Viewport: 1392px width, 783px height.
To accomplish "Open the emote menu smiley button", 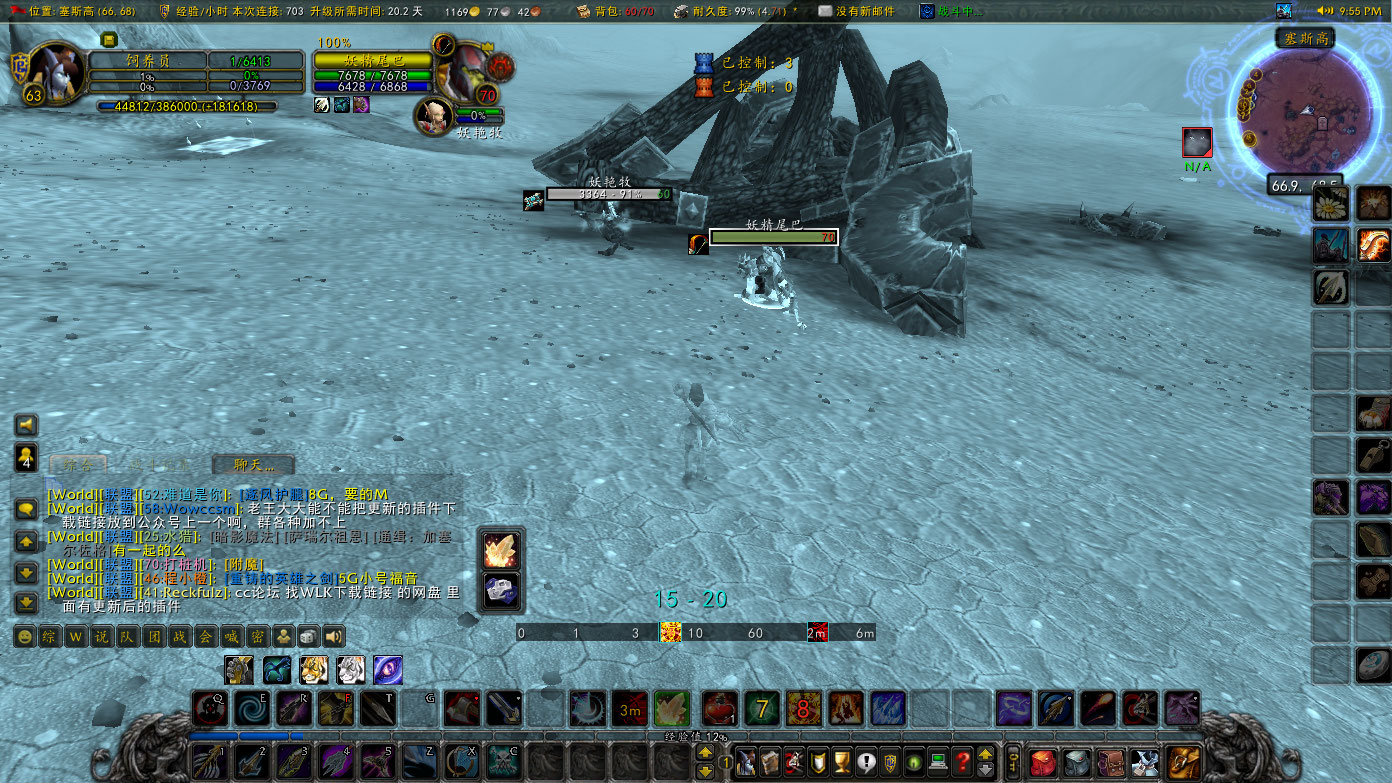I will click(x=25, y=636).
